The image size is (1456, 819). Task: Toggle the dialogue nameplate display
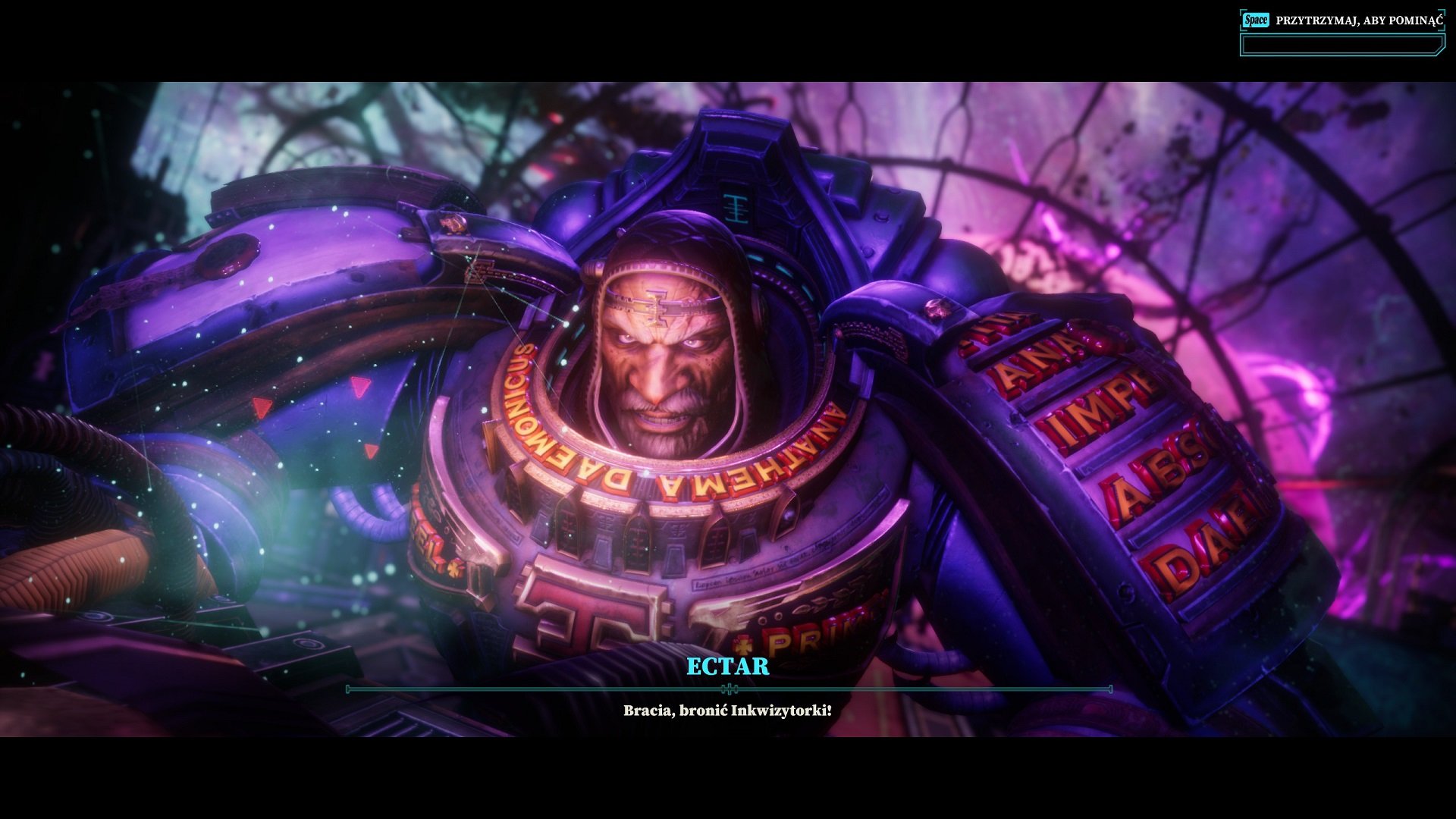pyautogui.click(x=728, y=667)
